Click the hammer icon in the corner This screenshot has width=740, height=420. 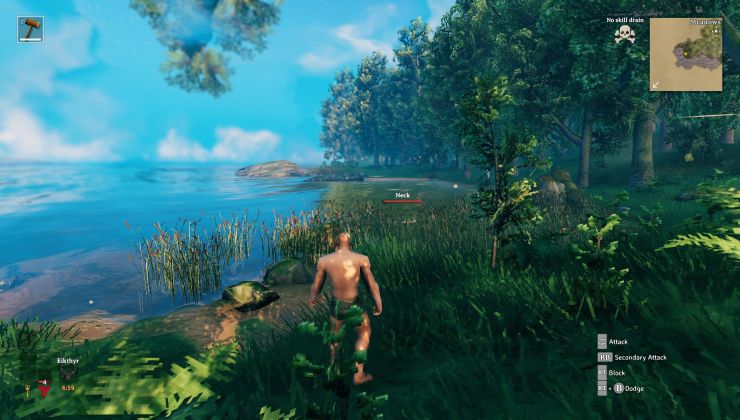[30, 28]
